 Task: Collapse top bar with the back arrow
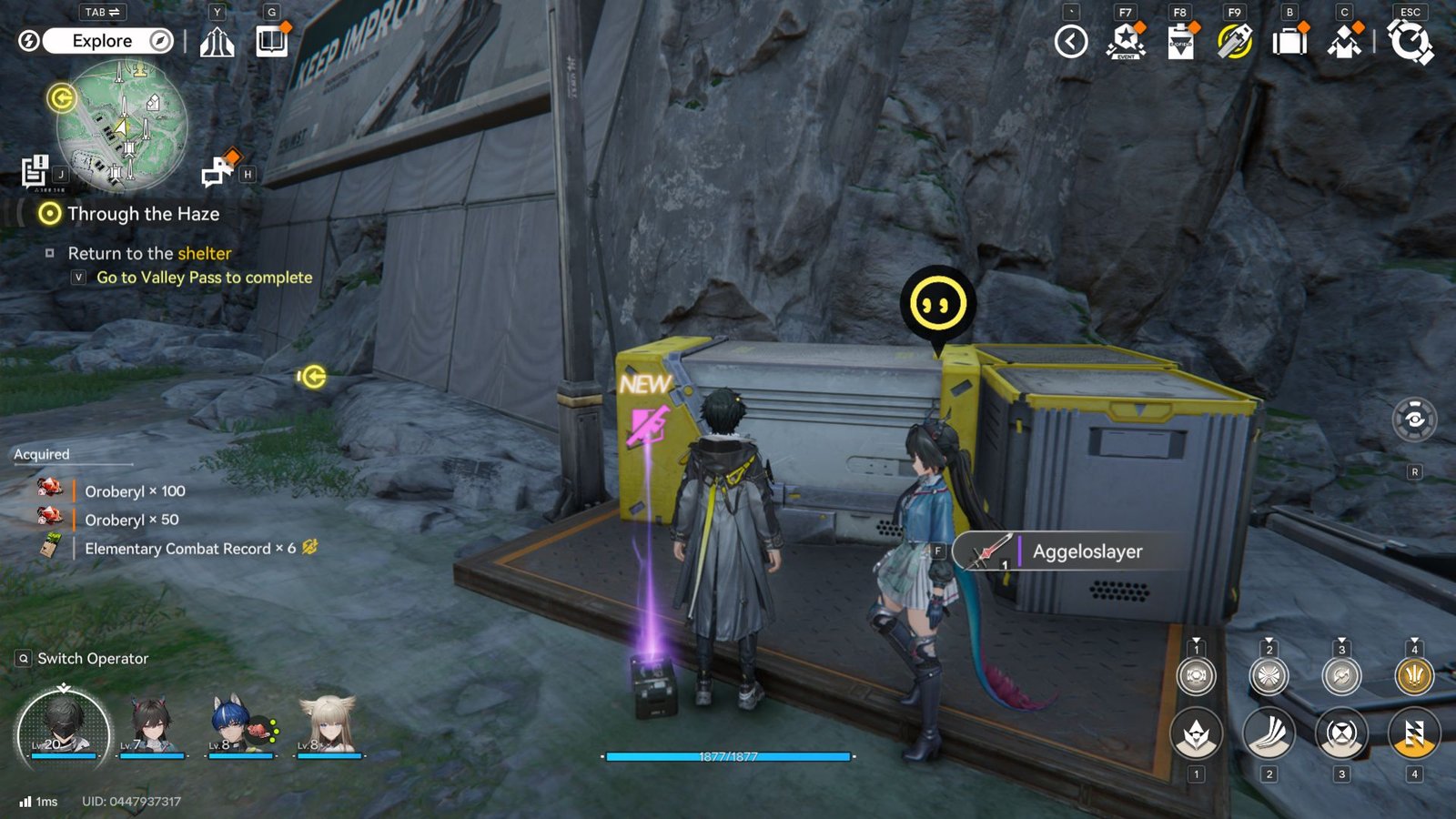click(1071, 42)
